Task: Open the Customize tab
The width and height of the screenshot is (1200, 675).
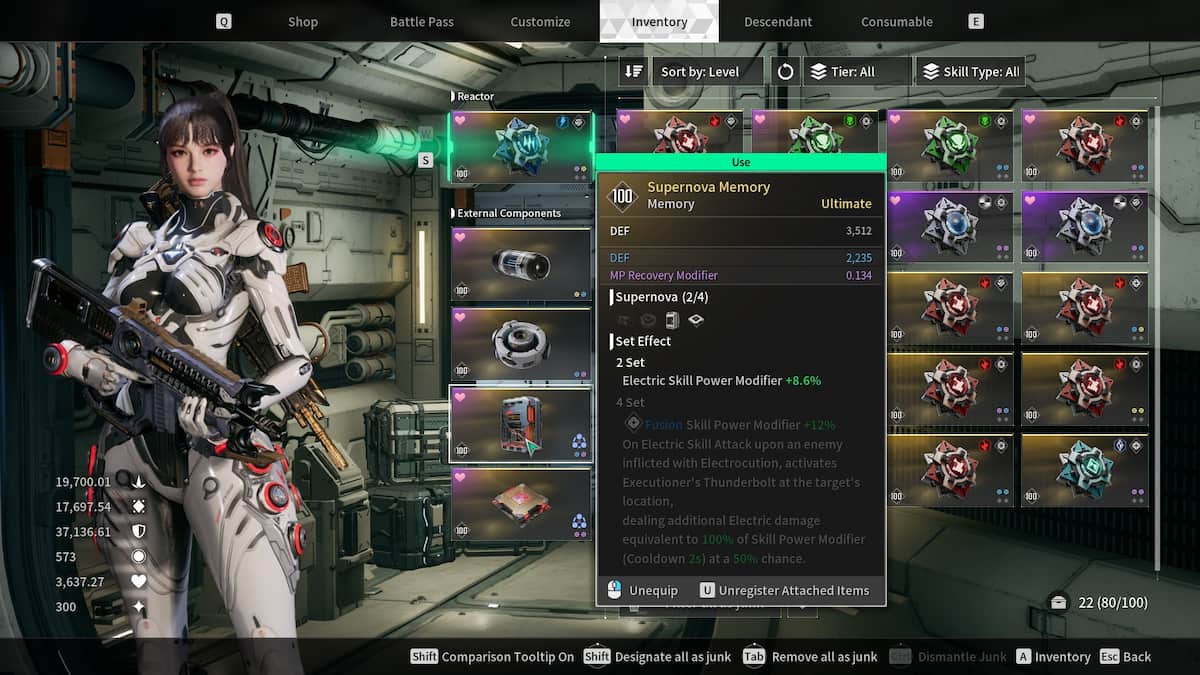Action: [540, 21]
